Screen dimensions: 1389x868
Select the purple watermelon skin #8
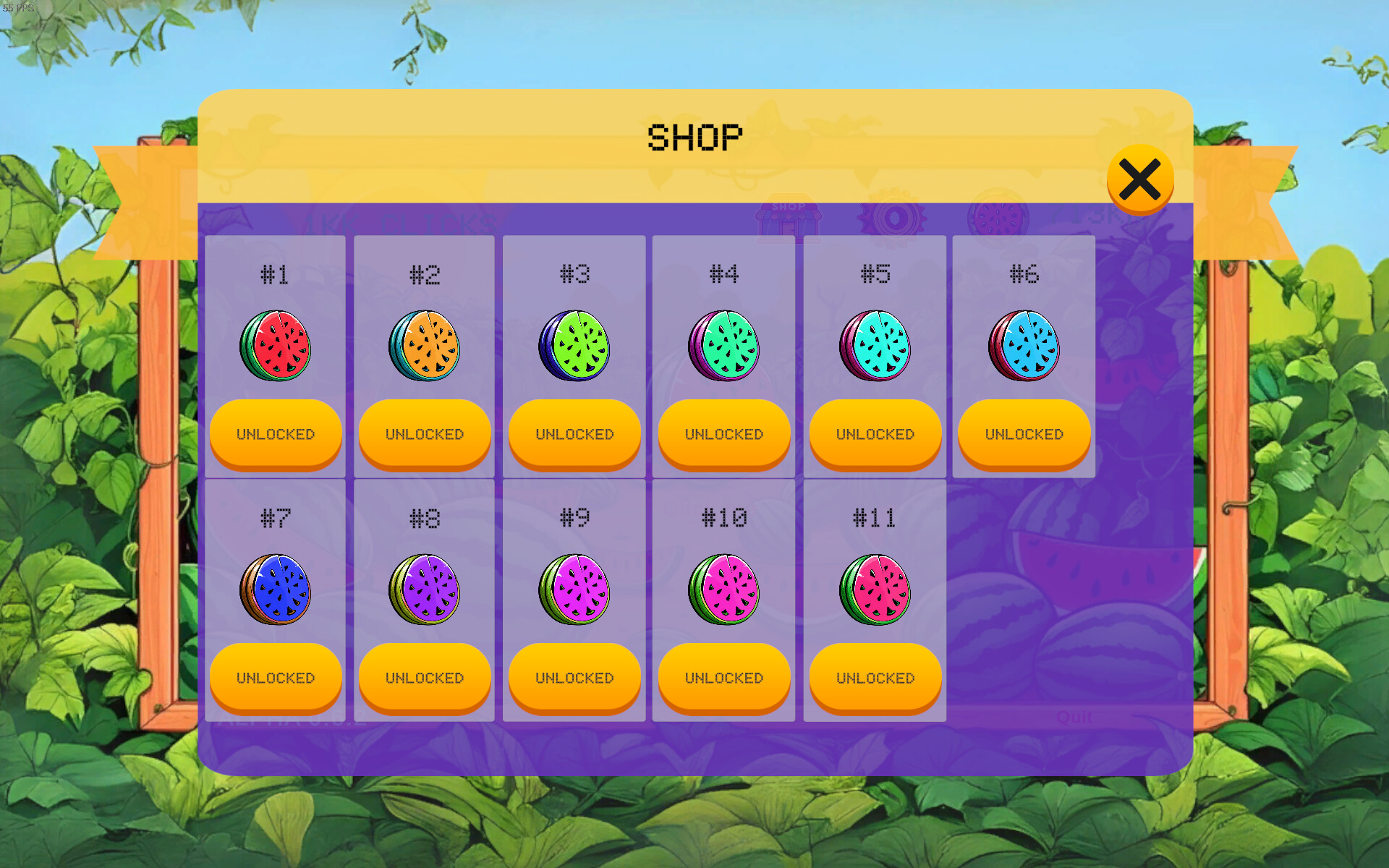425,590
